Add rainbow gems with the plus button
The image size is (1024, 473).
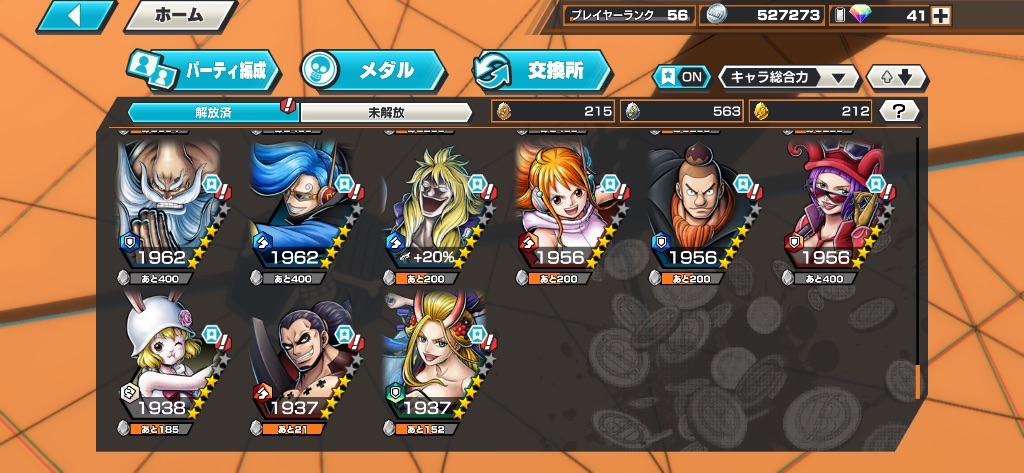click(940, 15)
